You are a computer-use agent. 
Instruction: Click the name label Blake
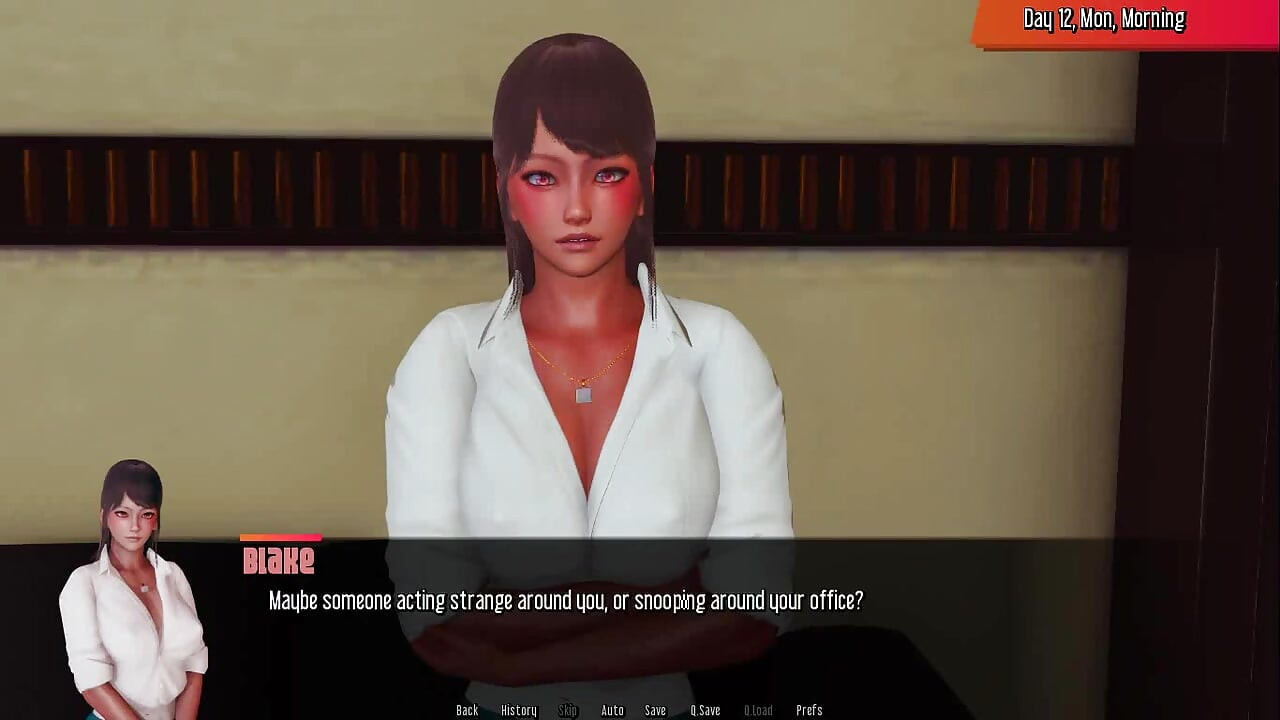(x=280, y=561)
